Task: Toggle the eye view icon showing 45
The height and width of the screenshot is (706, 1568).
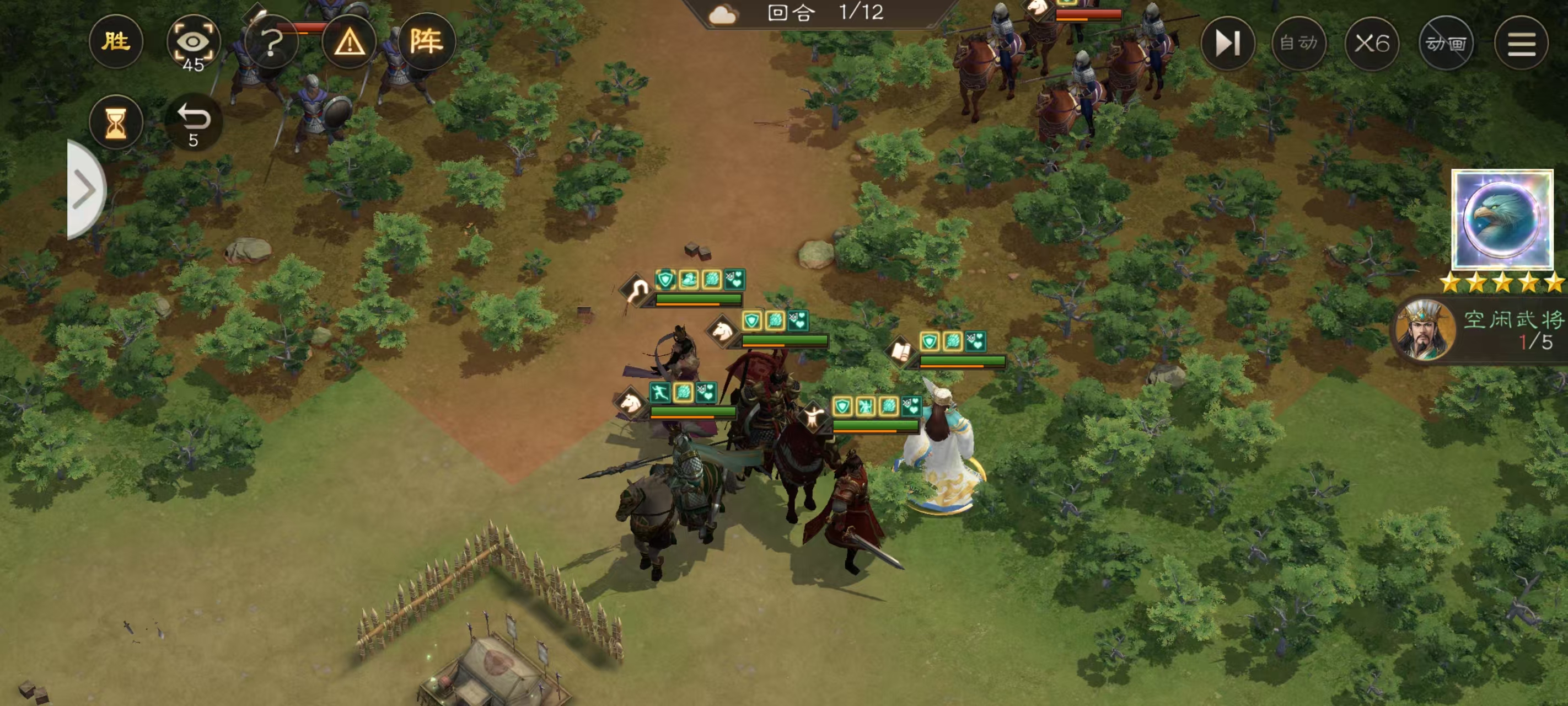Action: (193, 42)
